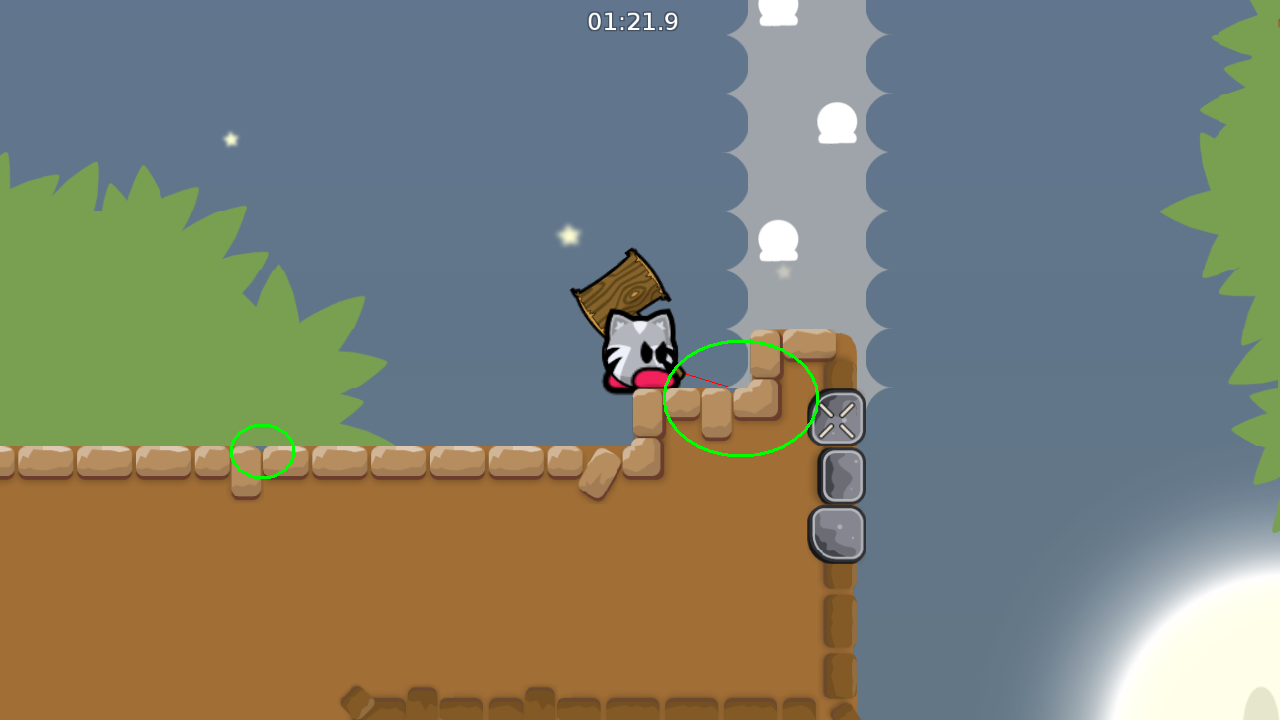
Task: Click the lowest ghost near the water column
Action: point(778,240)
